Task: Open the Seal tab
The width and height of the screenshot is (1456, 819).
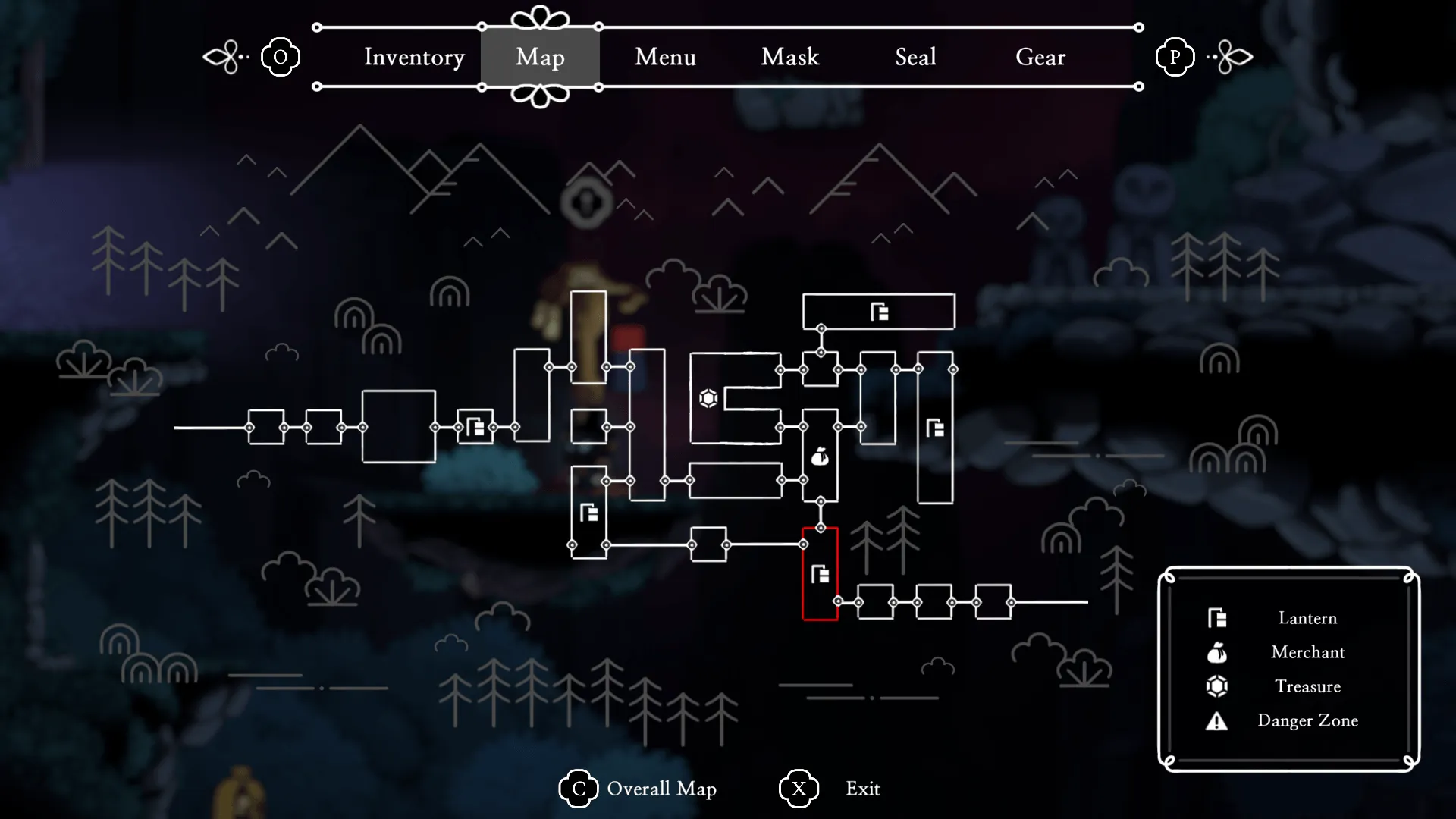Action: (x=915, y=57)
